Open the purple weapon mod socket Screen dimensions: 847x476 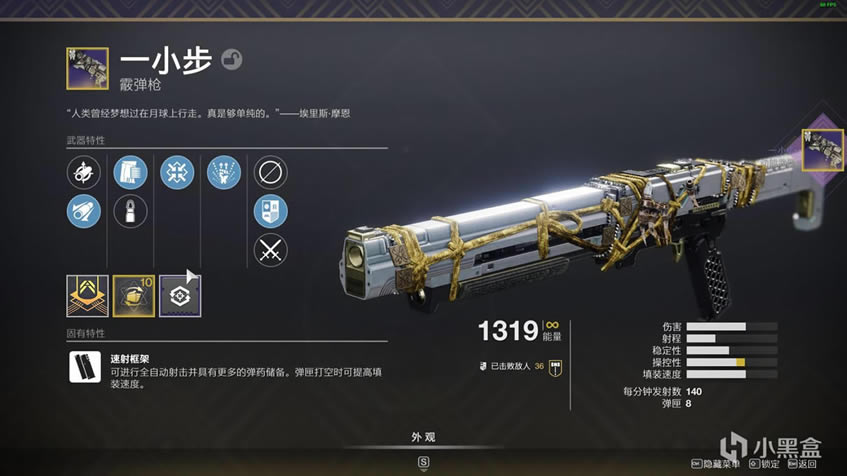click(x=180, y=296)
